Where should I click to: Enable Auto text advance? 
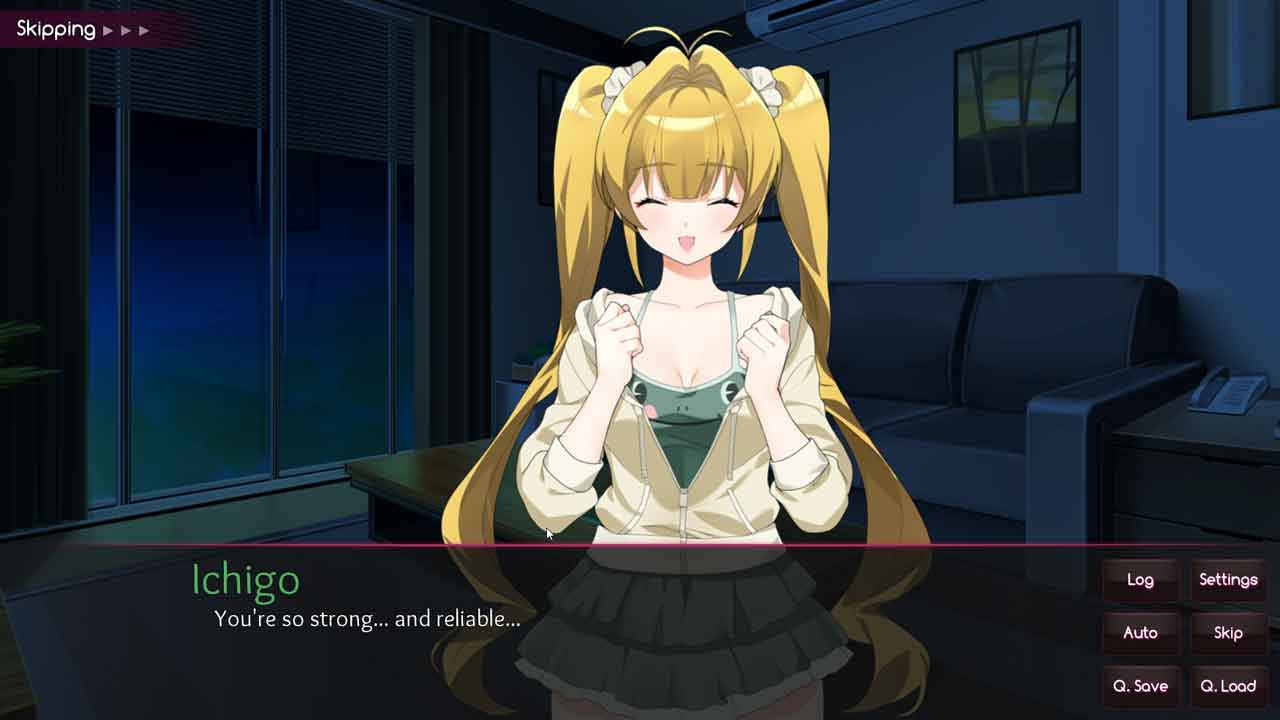[1140, 633]
